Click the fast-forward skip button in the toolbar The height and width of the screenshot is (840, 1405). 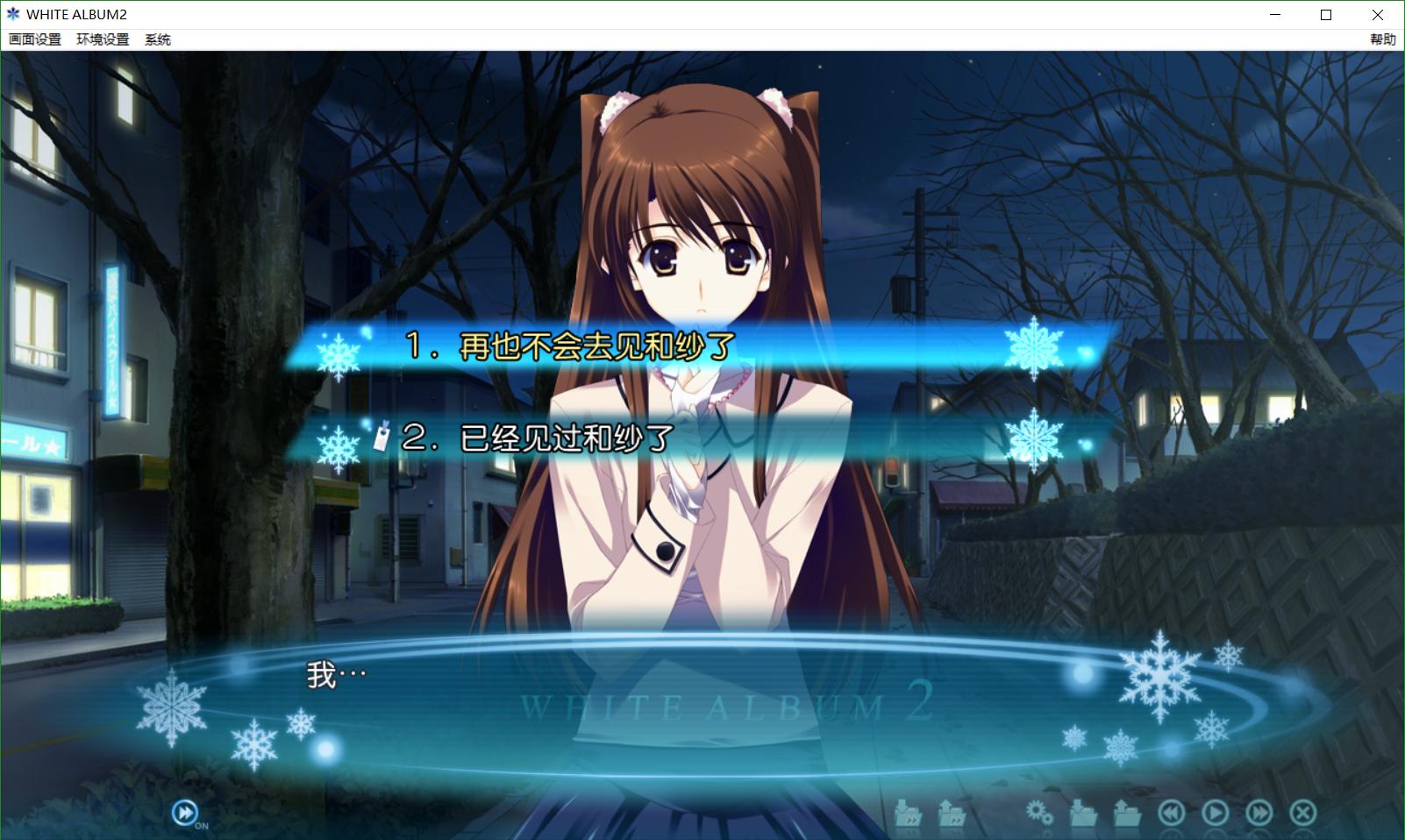(x=1259, y=813)
